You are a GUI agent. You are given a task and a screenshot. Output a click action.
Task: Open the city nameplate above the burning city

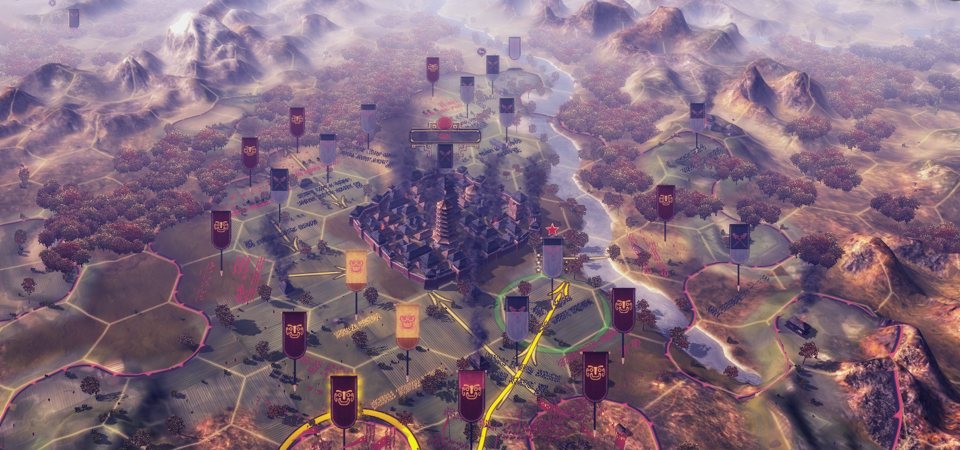(x=445, y=135)
